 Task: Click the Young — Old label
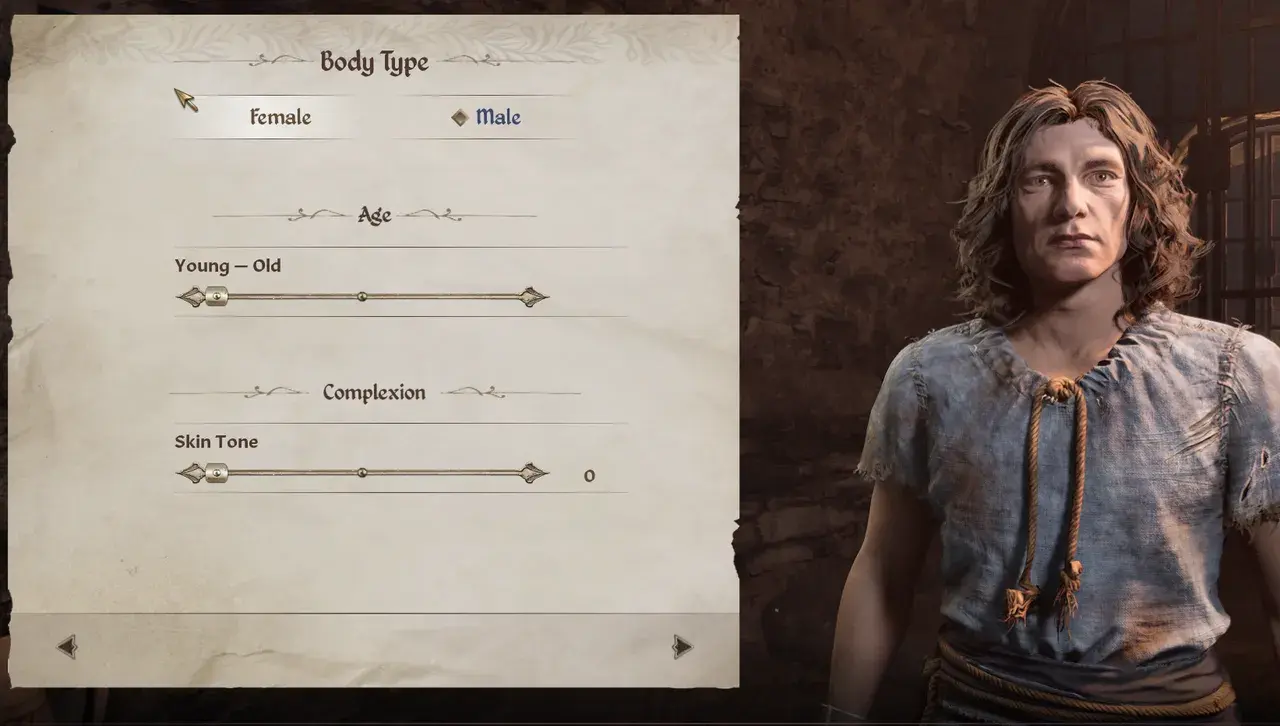pos(226,265)
